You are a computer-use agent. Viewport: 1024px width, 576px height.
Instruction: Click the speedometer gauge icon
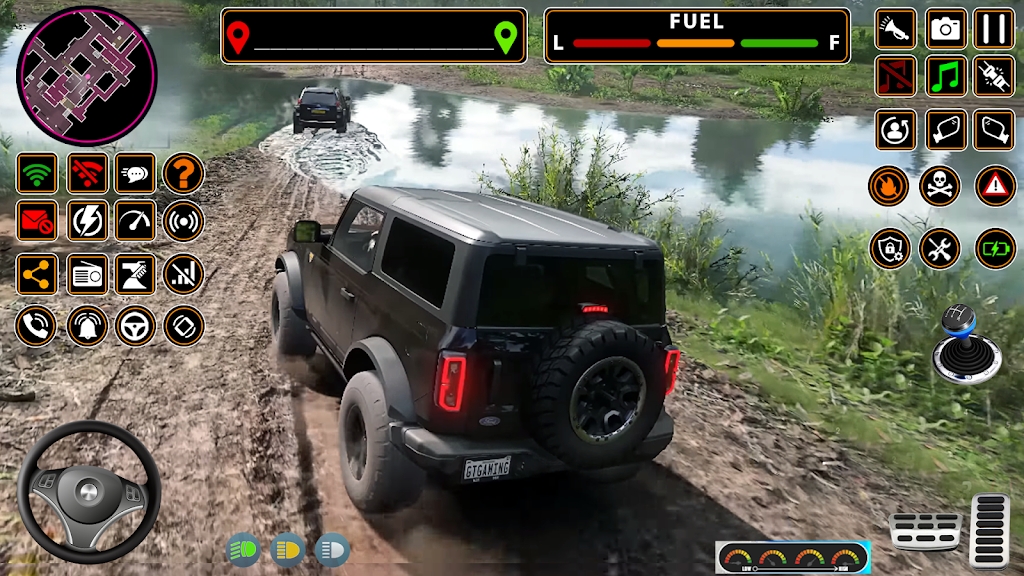(134, 221)
